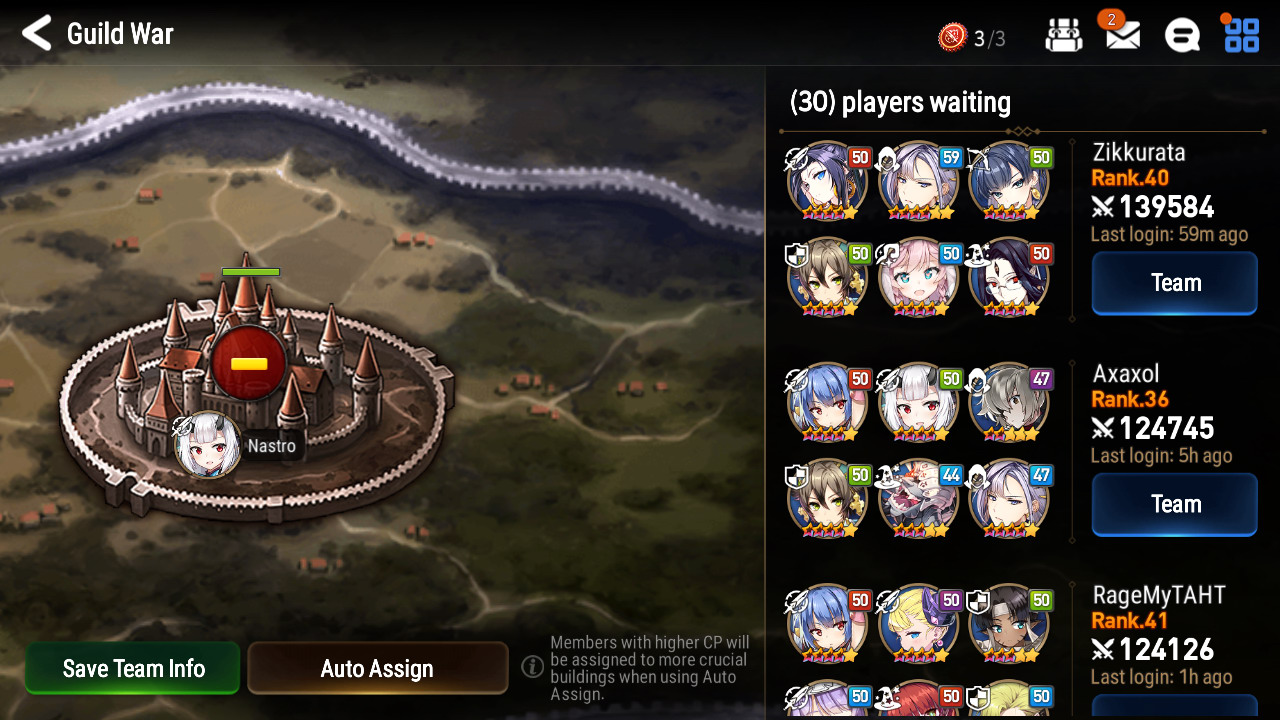This screenshot has height=720, width=1280.
Task: Select Zikkurata's level 59 hero portrait
Action: (918, 182)
